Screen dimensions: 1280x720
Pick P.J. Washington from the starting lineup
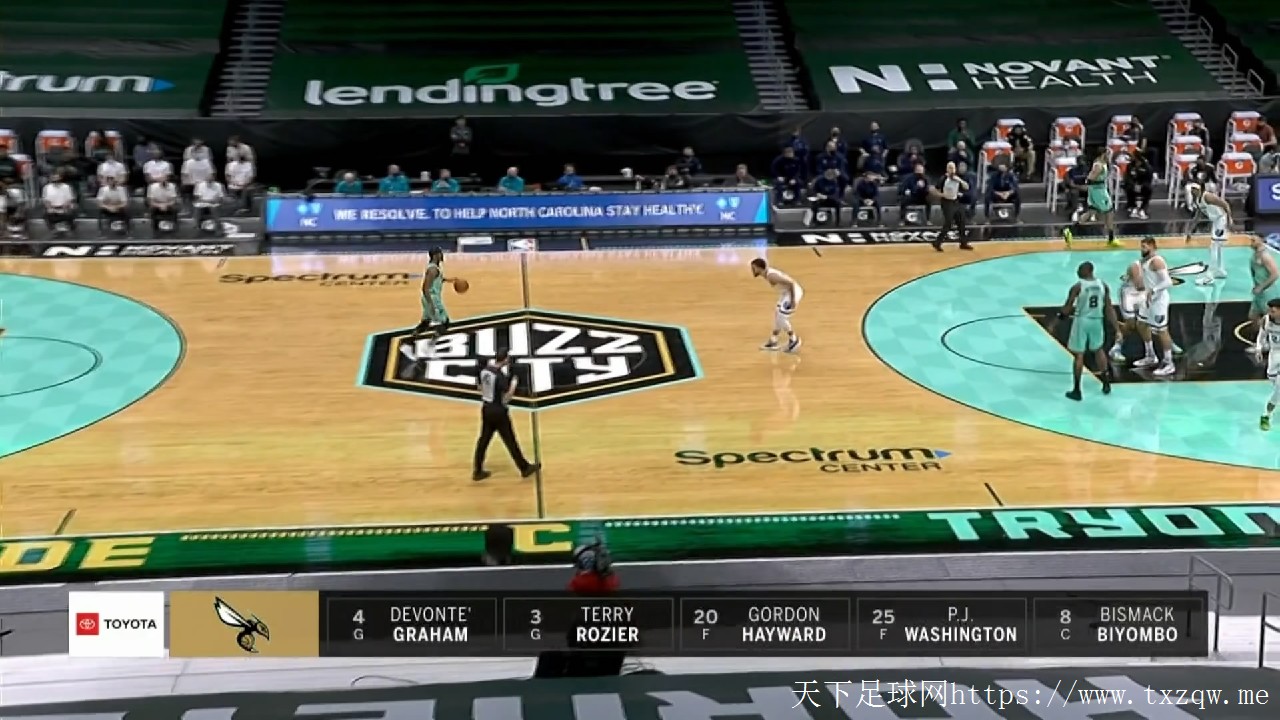941,624
